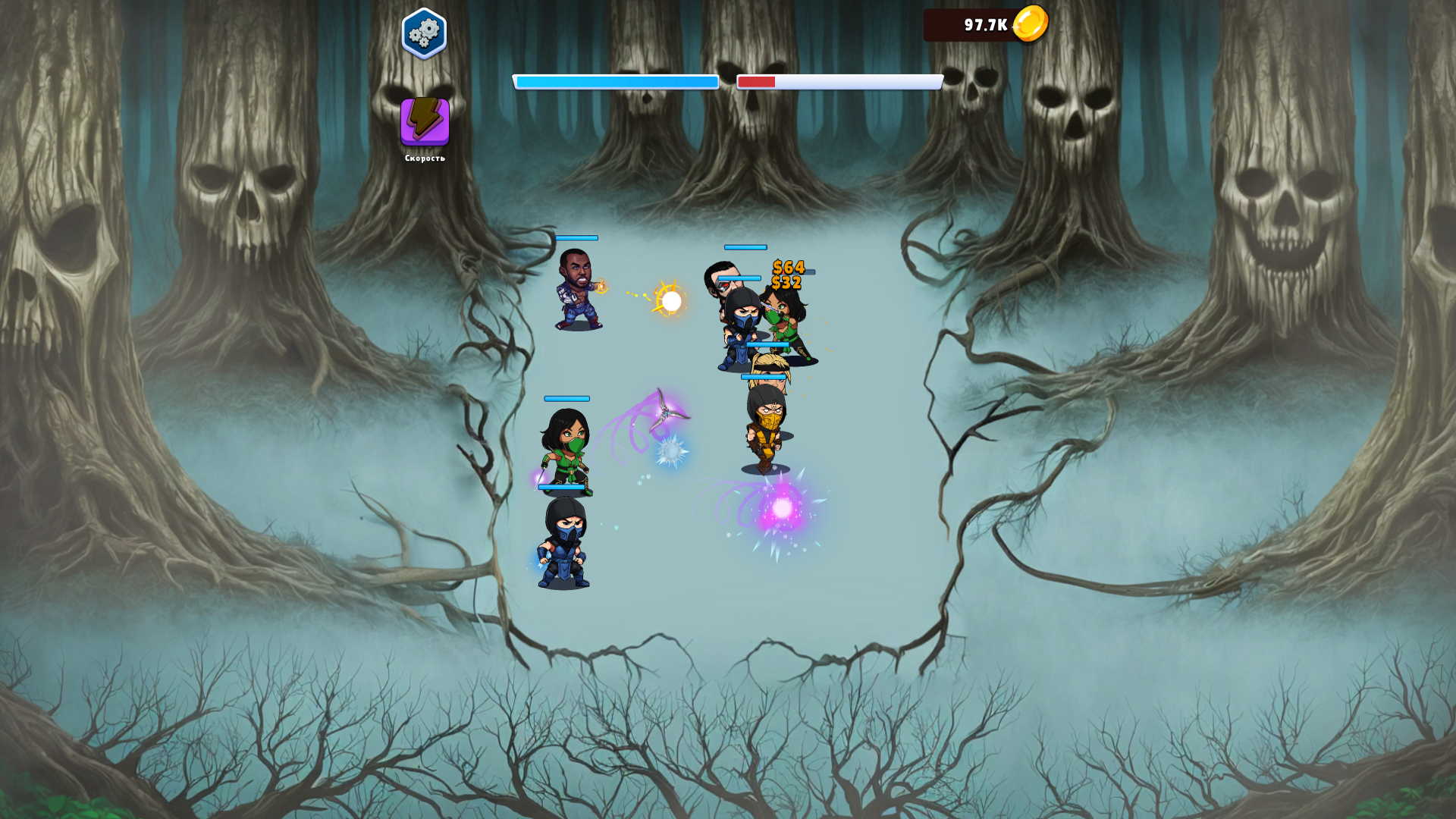1456x819 pixels.
Task: Tap the blue progress bar to pause allies
Action: pos(617,81)
